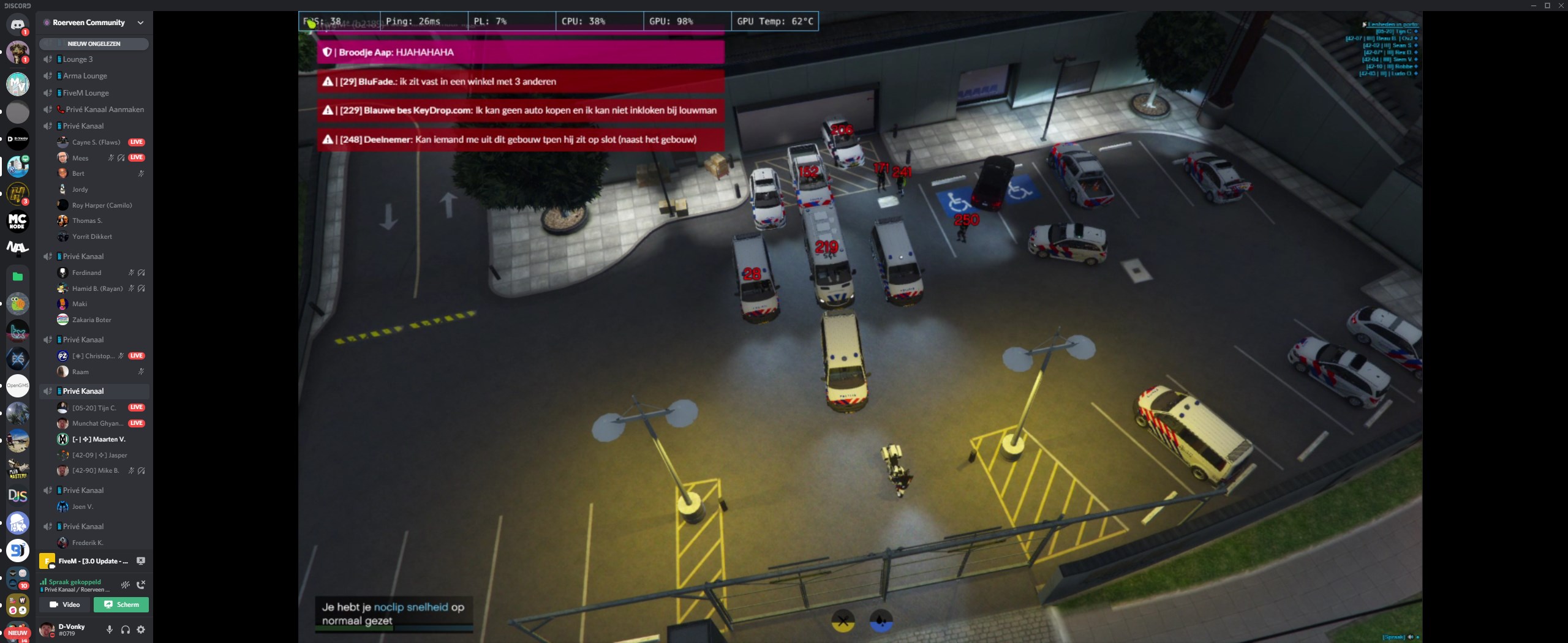This screenshot has height=643, width=1568.
Task: Select Deelnemer's report about the locked building
Action: point(520,140)
